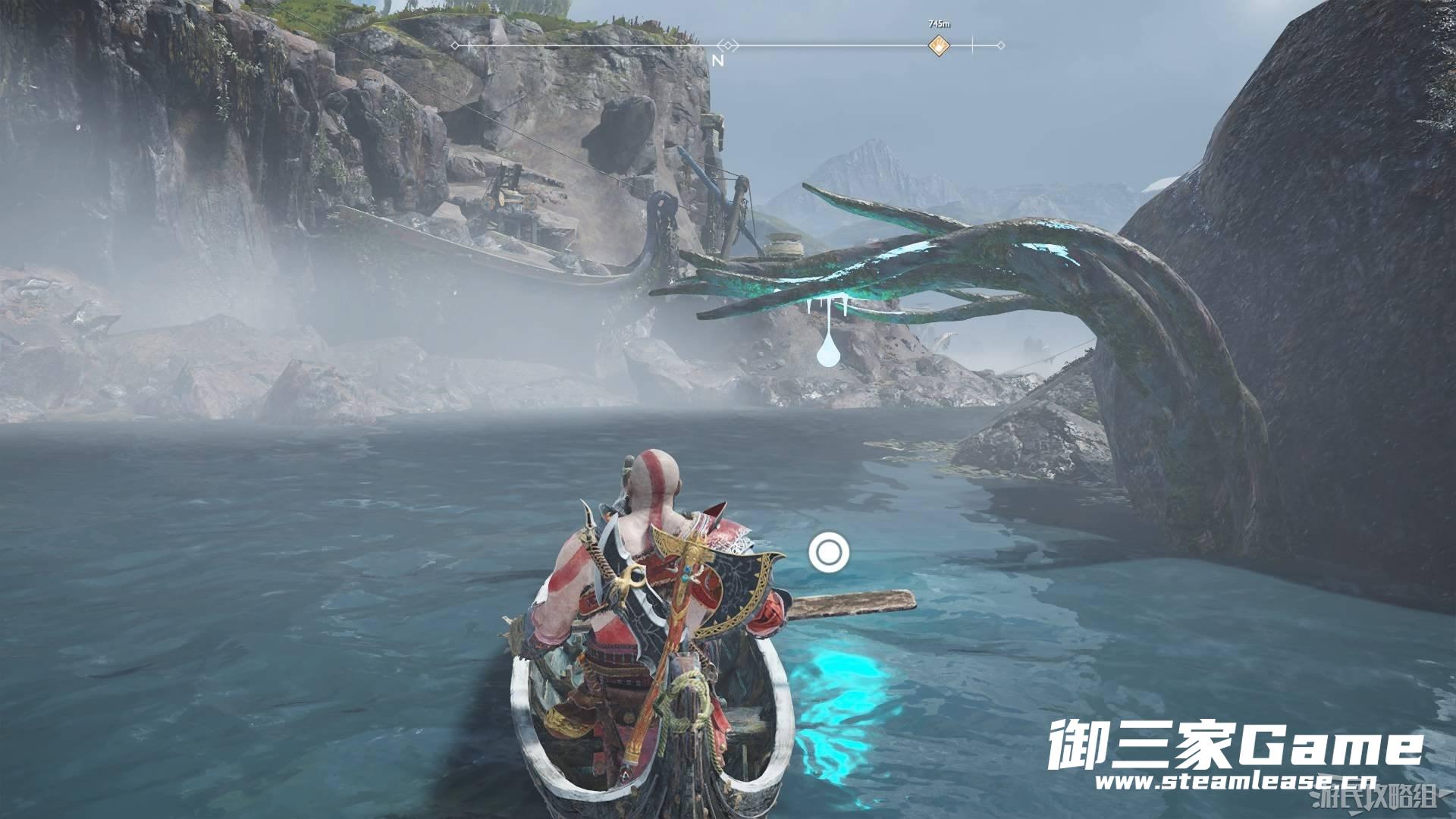
Task: Select the North indicator on the compass bar
Action: (718, 60)
